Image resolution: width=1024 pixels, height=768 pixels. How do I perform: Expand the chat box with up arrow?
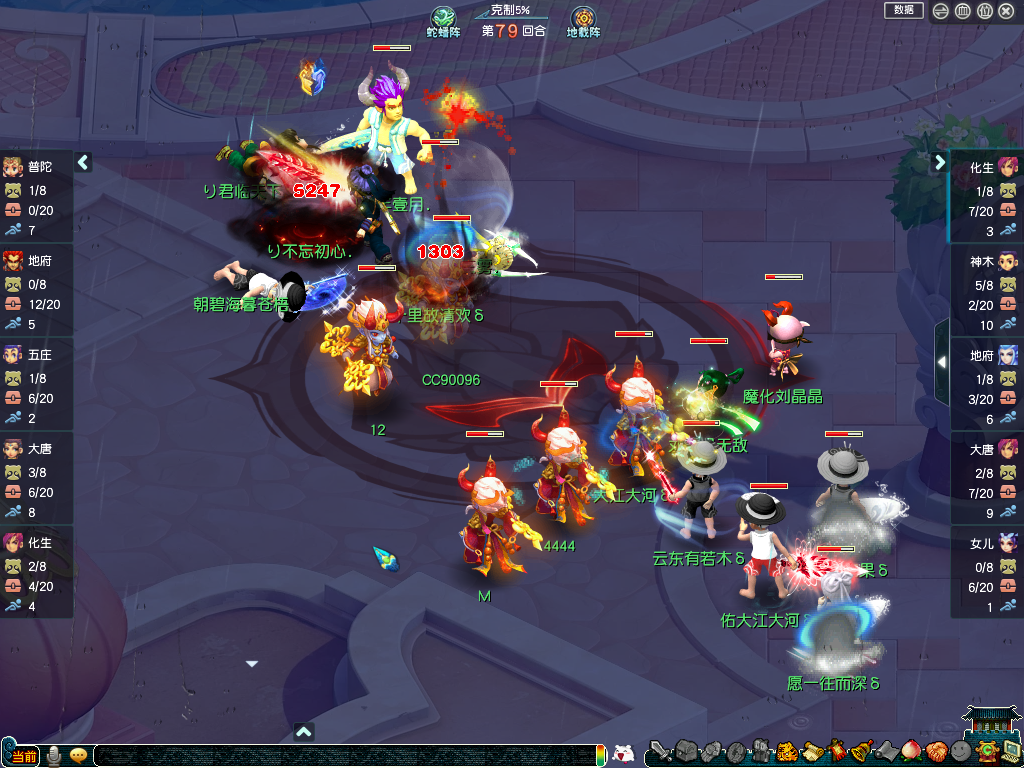pos(305,731)
